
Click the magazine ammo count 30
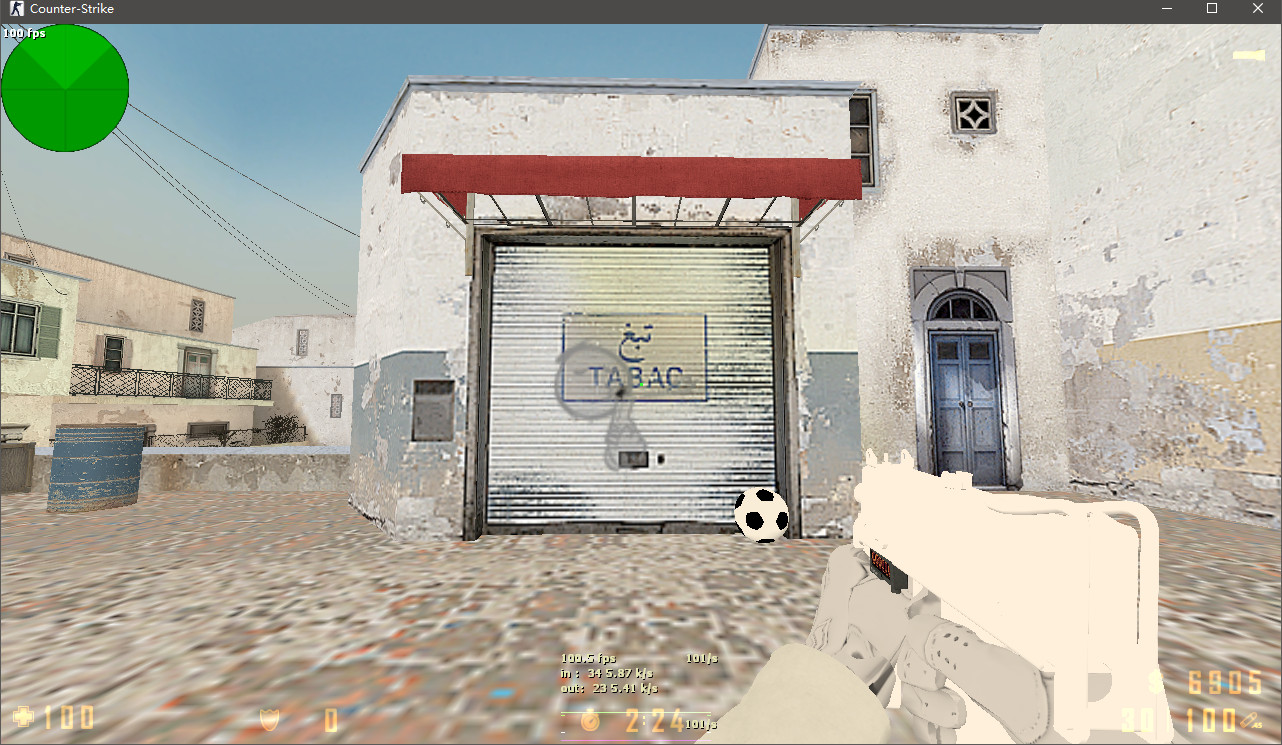tap(1136, 720)
